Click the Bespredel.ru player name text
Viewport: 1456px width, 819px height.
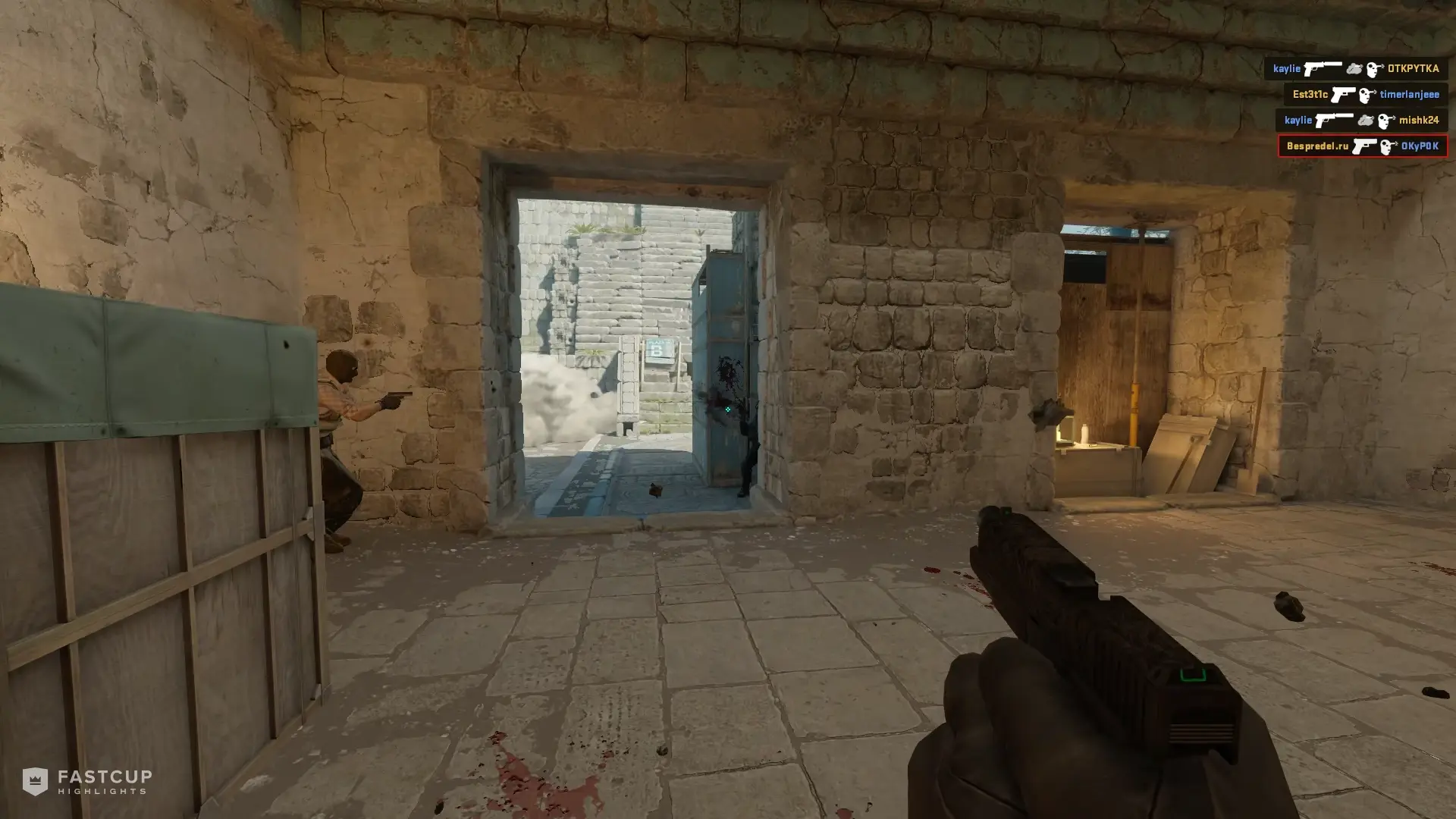pyautogui.click(x=1317, y=146)
